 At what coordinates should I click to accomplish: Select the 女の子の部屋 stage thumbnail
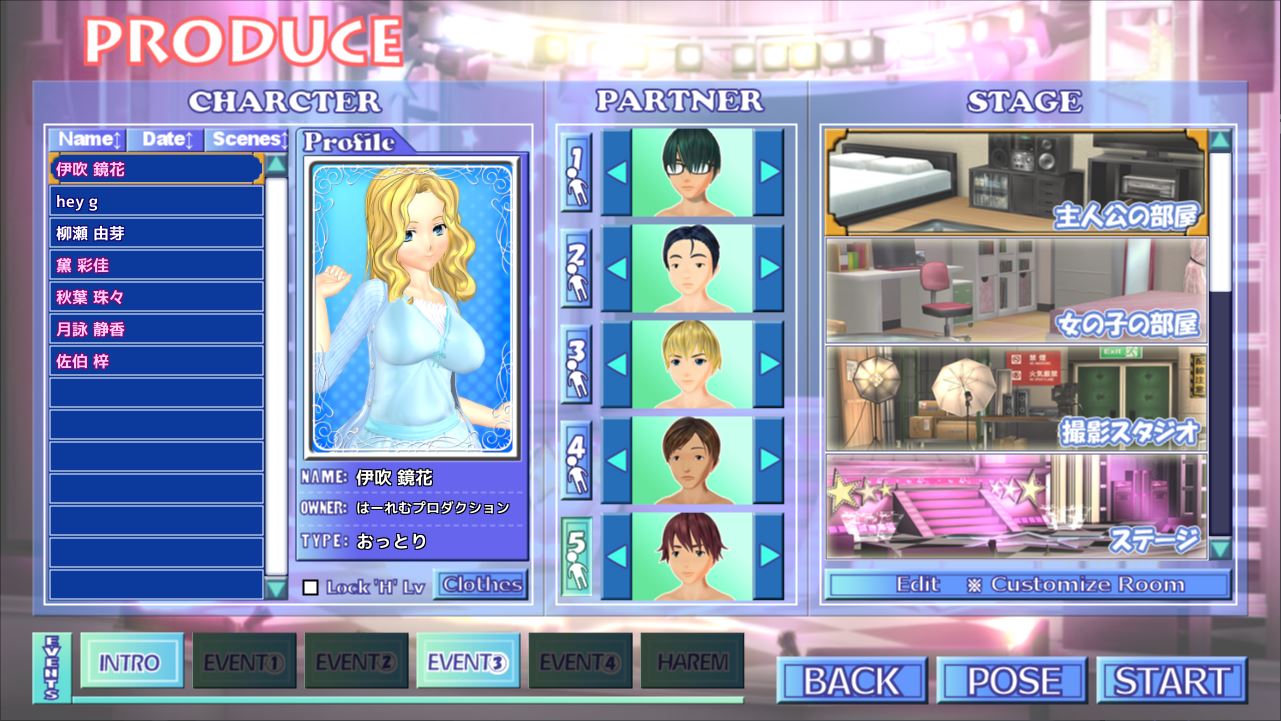pyautogui.click(x=1015, y=290)
